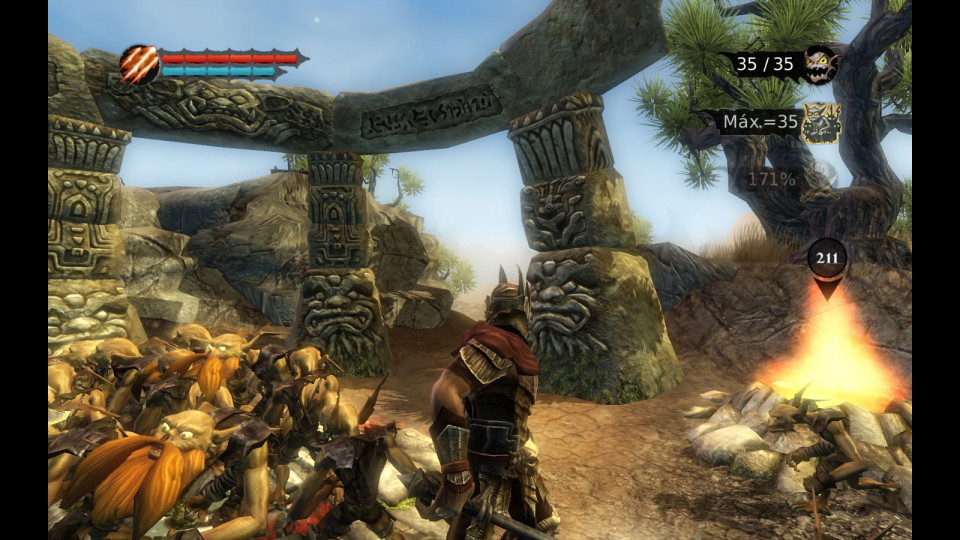Image resolution: width=960 pixels, height=540 pixels.
Task: Click the golden horde icon beside Máx.=35
Action: (x=822, y=123)
